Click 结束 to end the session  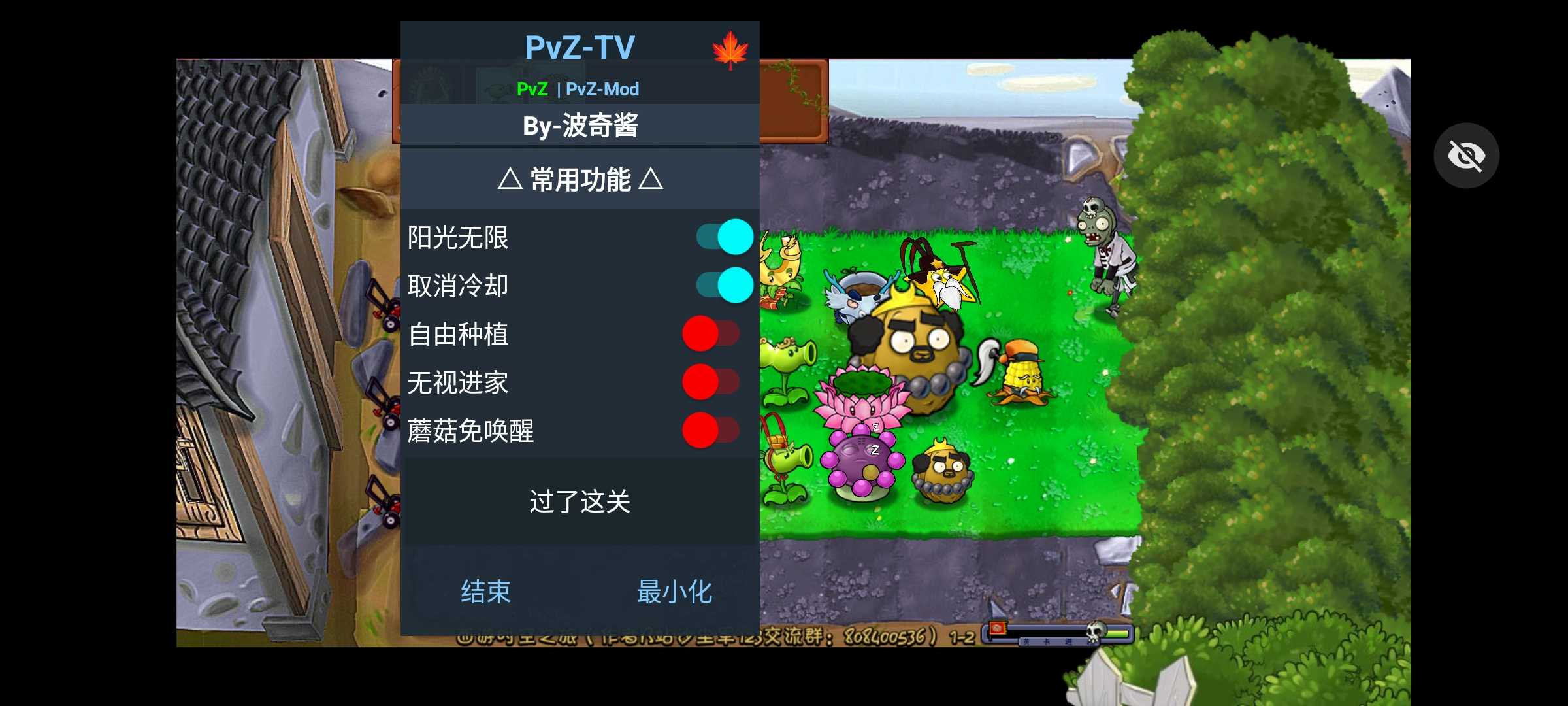pos(485,590)
